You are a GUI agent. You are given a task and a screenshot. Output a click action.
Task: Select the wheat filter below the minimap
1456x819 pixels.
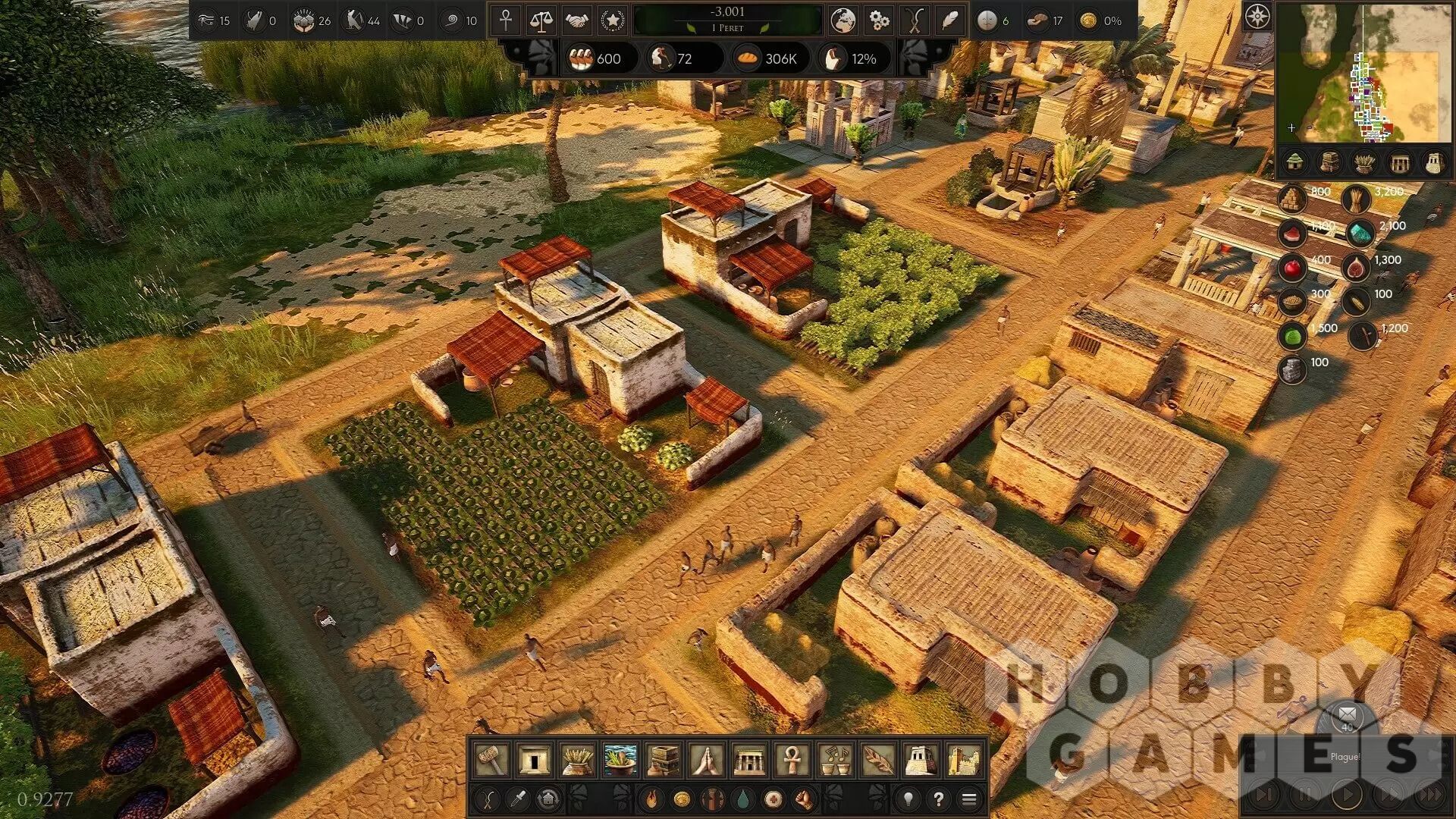click(x=1364, y=162)
